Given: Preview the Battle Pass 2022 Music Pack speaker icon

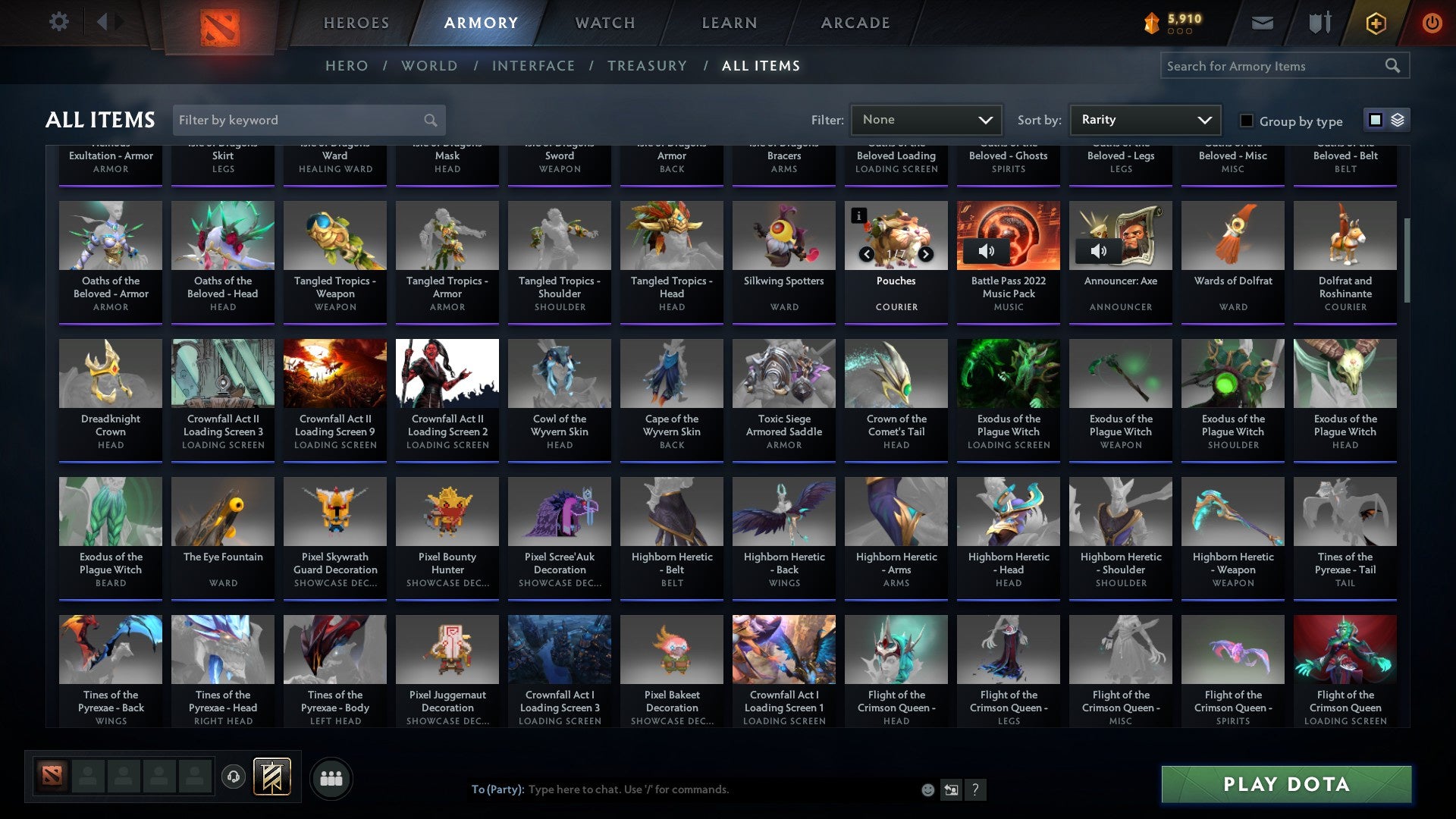Looking at the screenshot, I should point(988,249).
